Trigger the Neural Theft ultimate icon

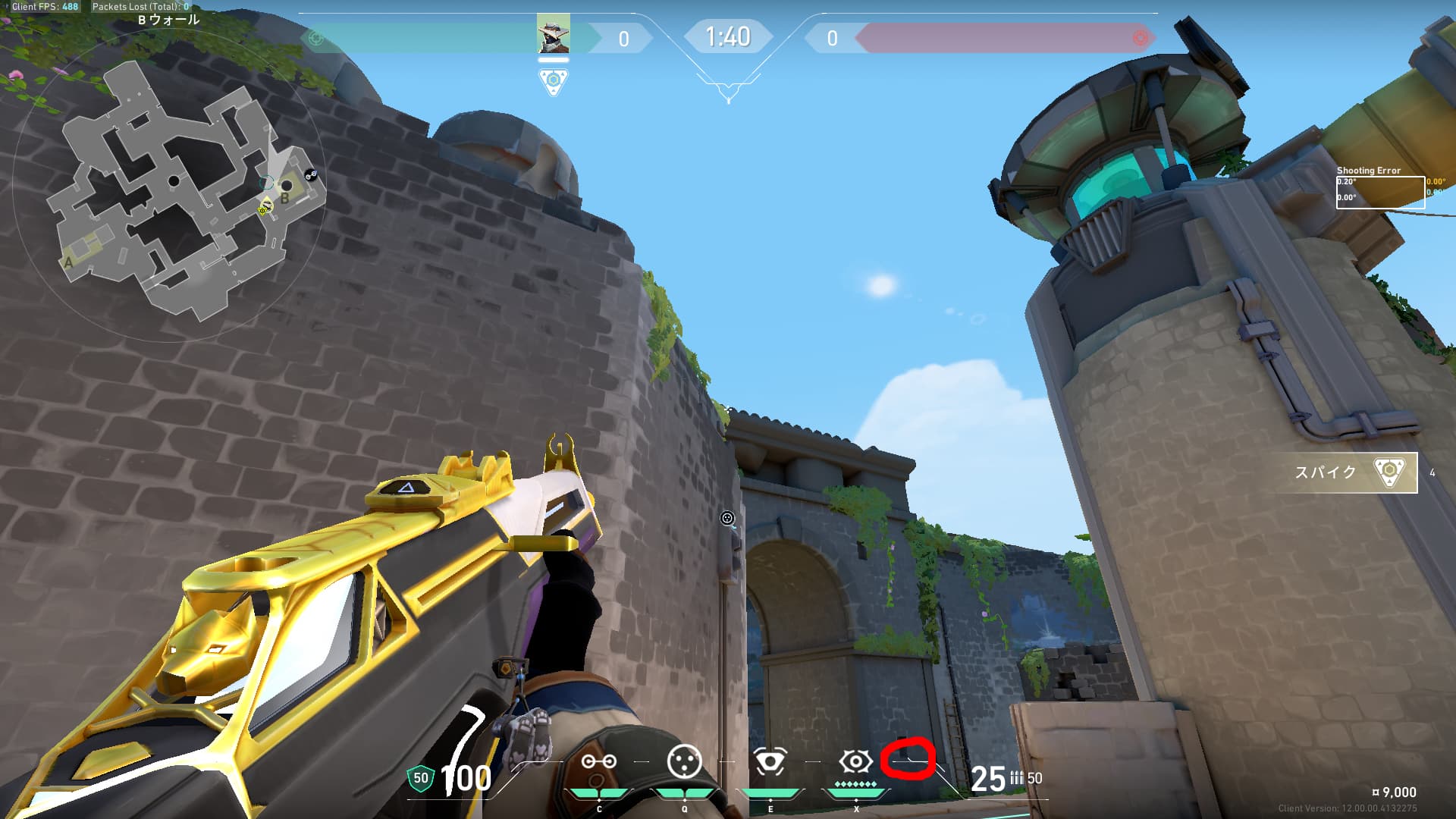click(x=855, y=761)
